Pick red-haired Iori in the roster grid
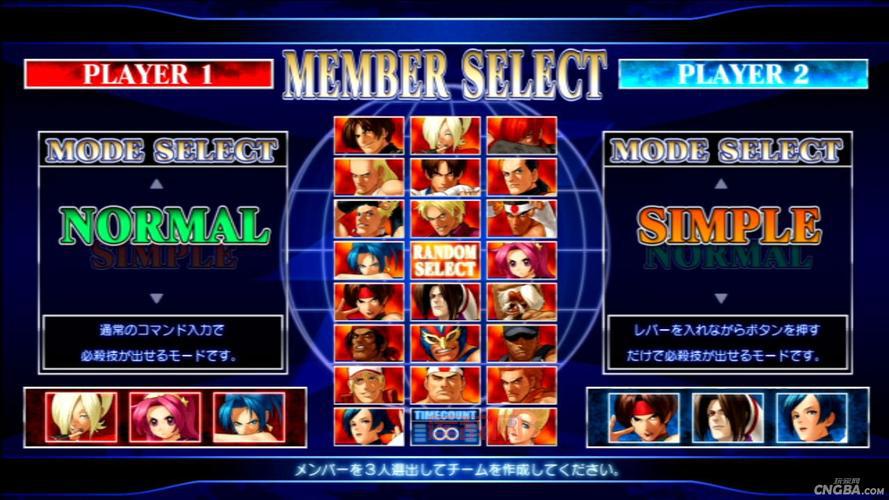 [x=521, y=135]
